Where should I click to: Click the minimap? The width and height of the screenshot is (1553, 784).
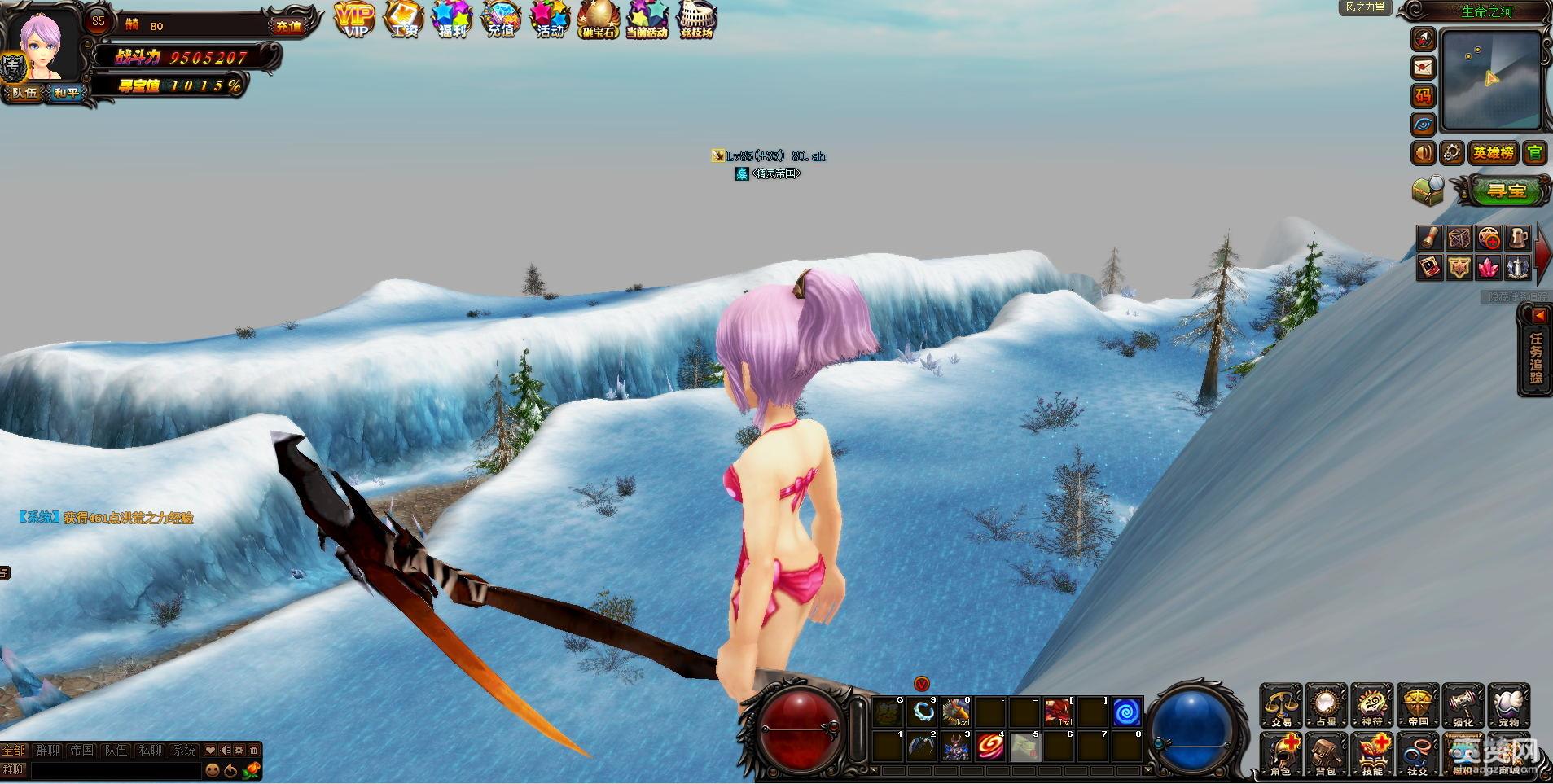pyautogui.click(x=1491, y=80)
